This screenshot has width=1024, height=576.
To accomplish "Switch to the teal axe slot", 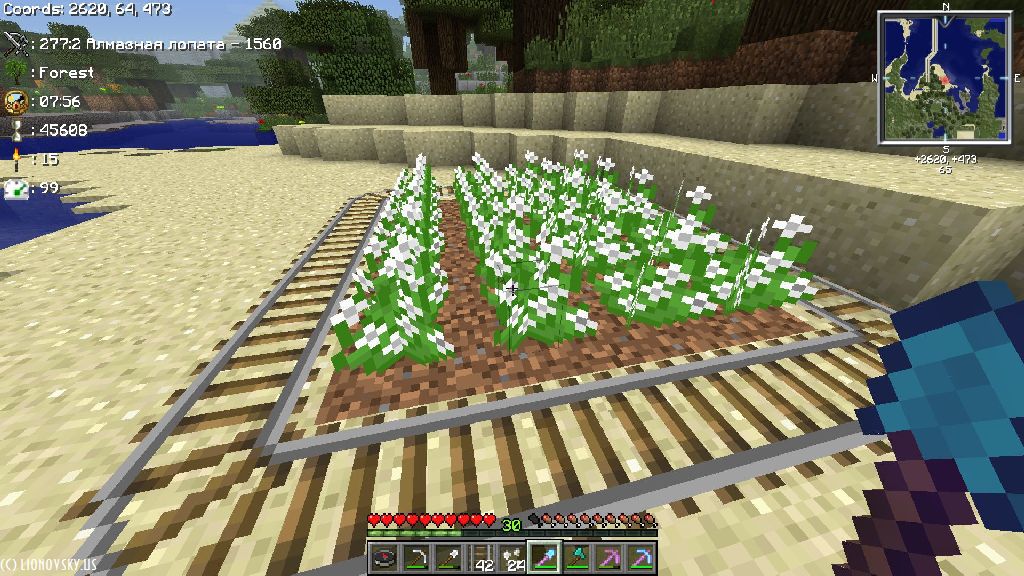I will coord(579,557).
